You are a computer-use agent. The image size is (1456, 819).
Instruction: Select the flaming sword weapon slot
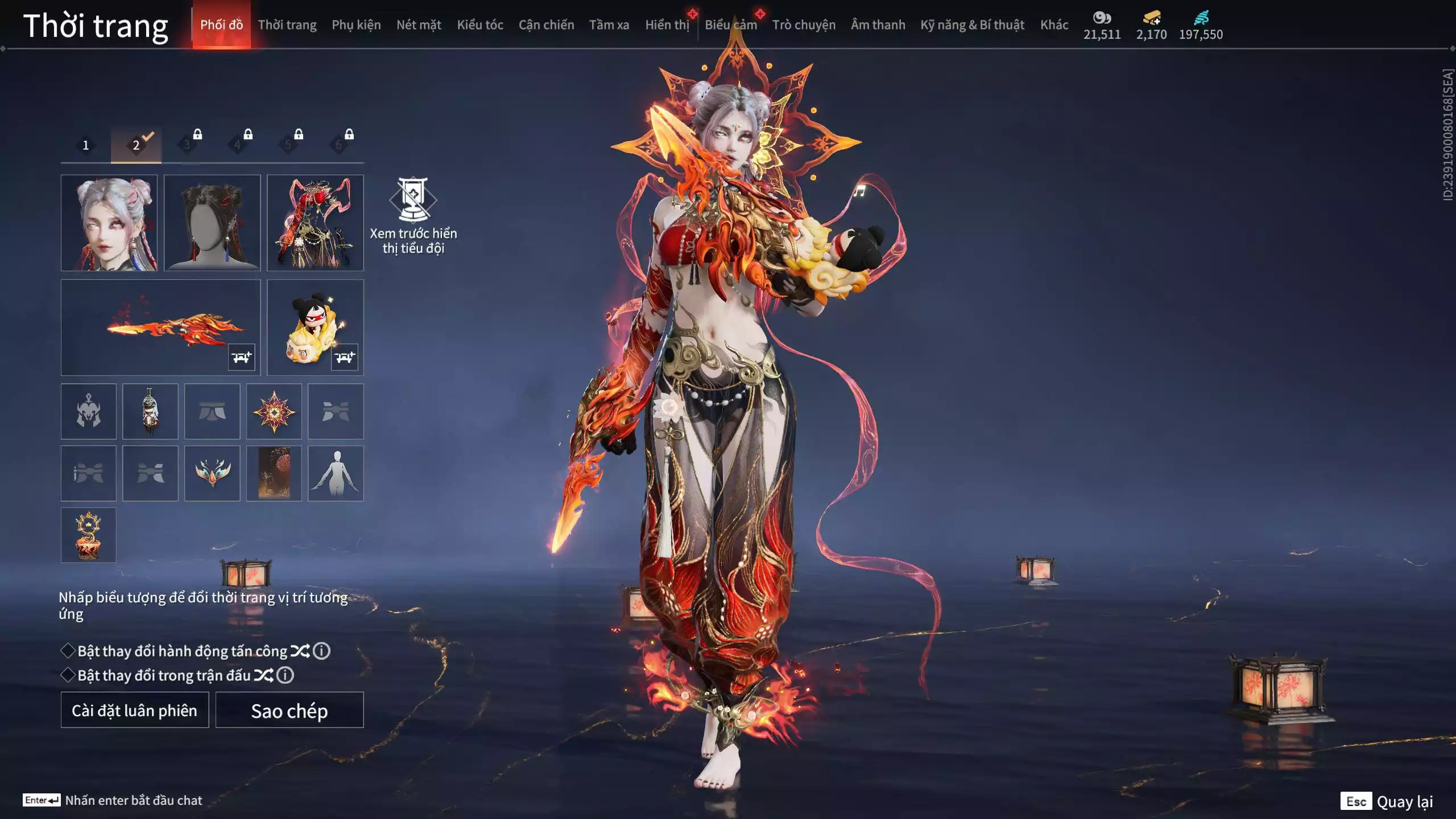160,327
